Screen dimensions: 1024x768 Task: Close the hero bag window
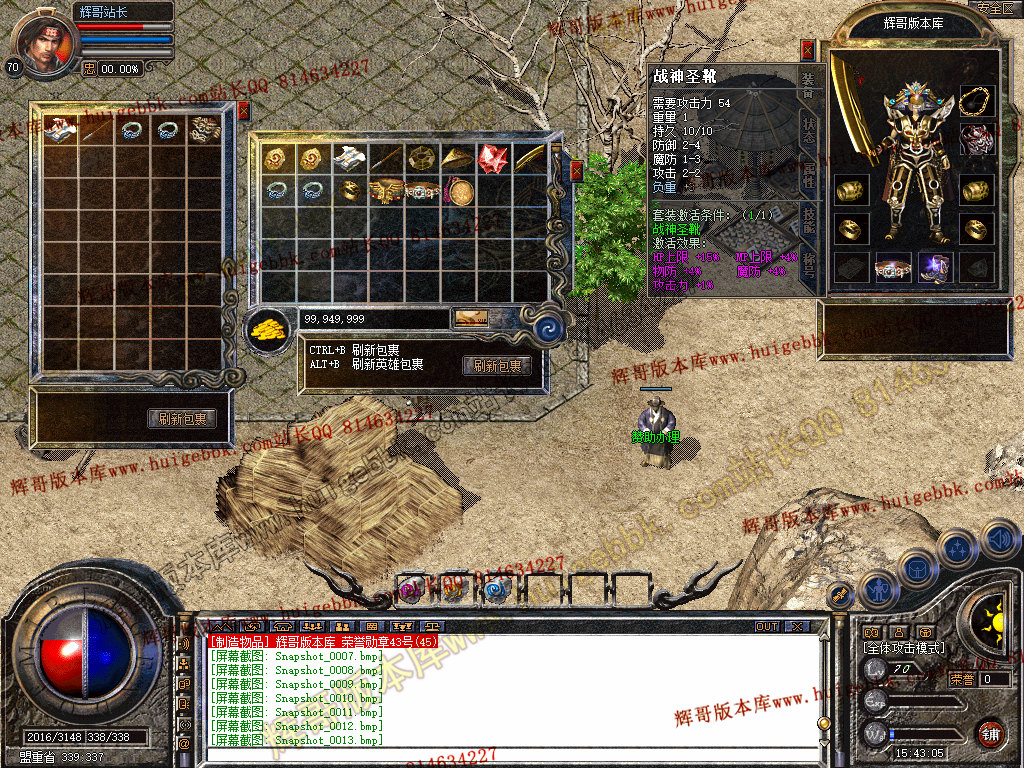(243, 111)
